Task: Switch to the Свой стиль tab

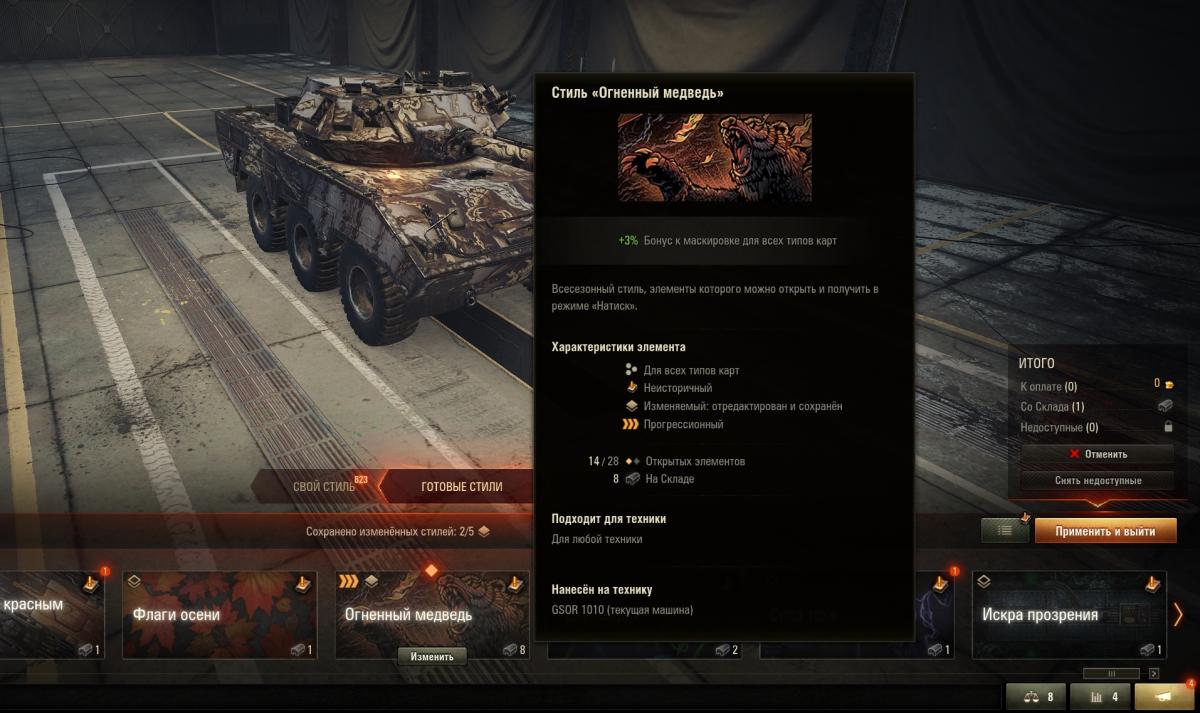Action: coord(323,487)
